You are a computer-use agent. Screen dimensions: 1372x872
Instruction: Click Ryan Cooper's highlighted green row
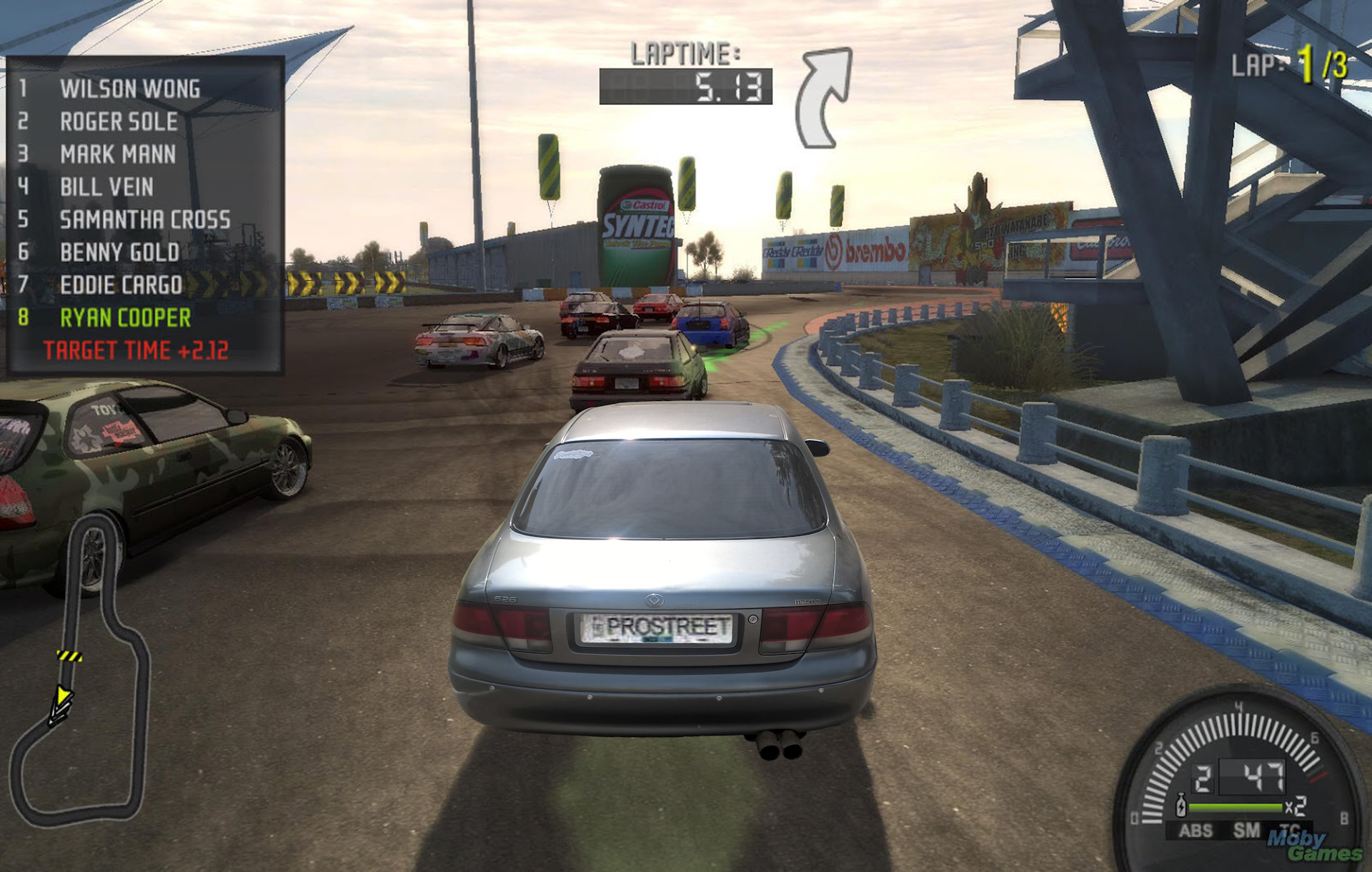click(125, 318)
